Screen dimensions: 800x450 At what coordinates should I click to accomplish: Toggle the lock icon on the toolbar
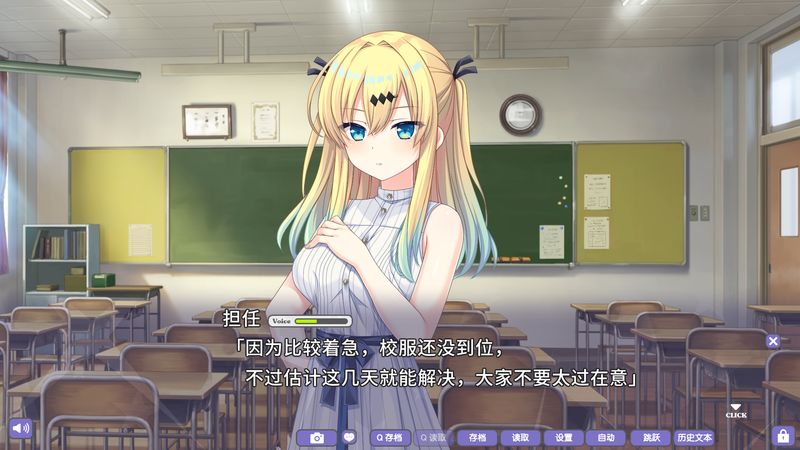[x=783, y=436]
